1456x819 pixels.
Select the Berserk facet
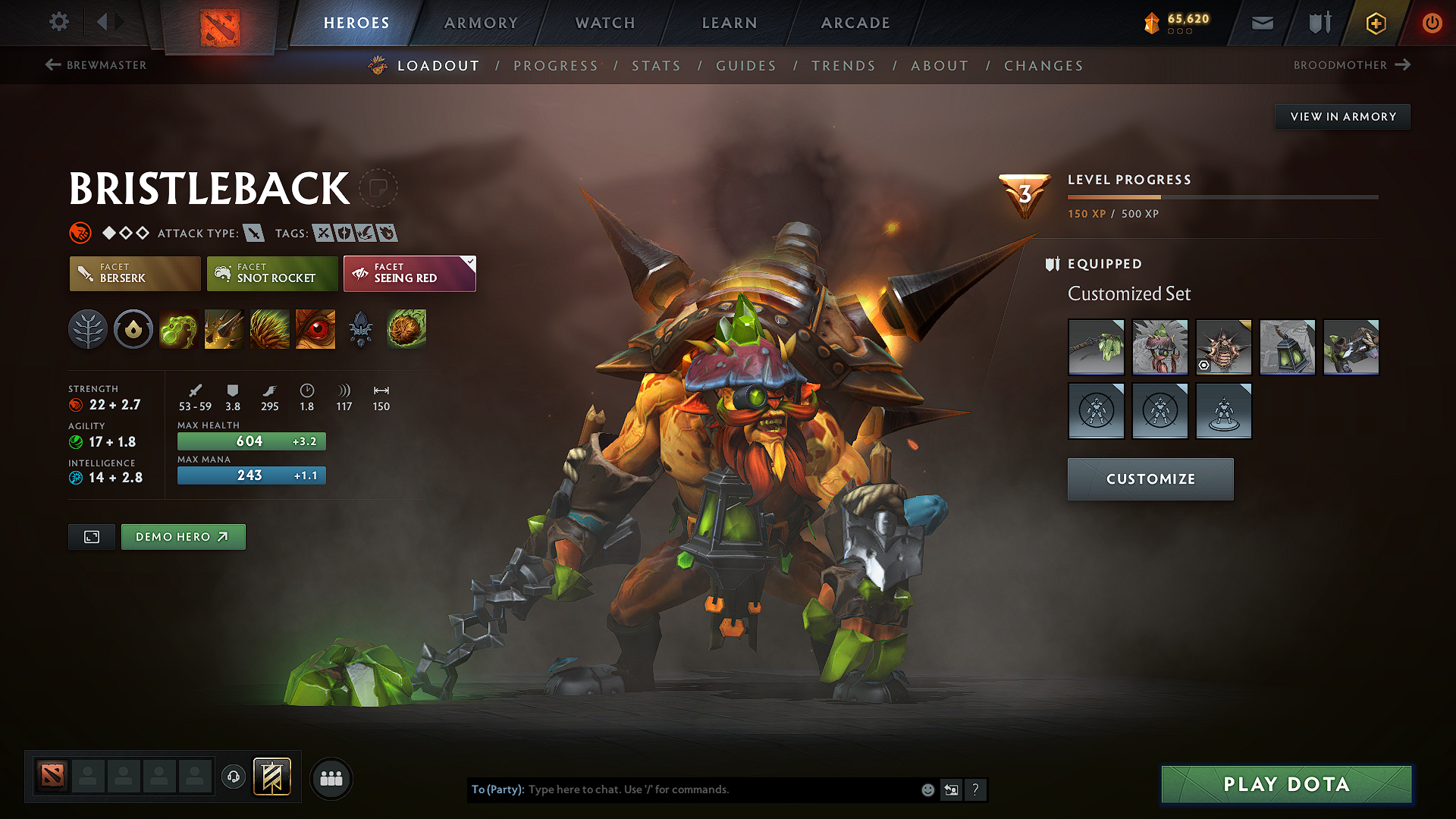click(x=134, y=274)
